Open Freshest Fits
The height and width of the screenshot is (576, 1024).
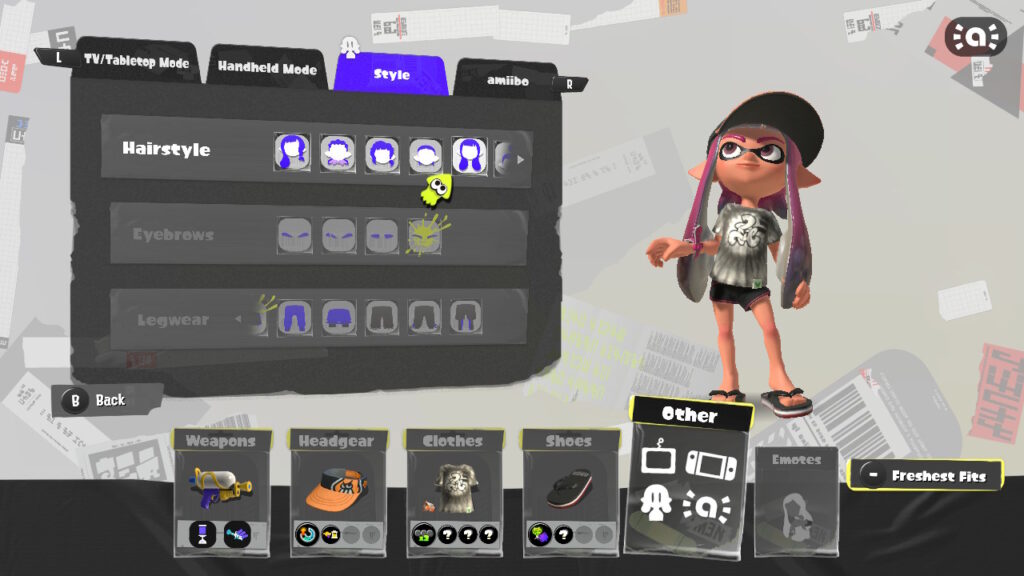point(926,476)
